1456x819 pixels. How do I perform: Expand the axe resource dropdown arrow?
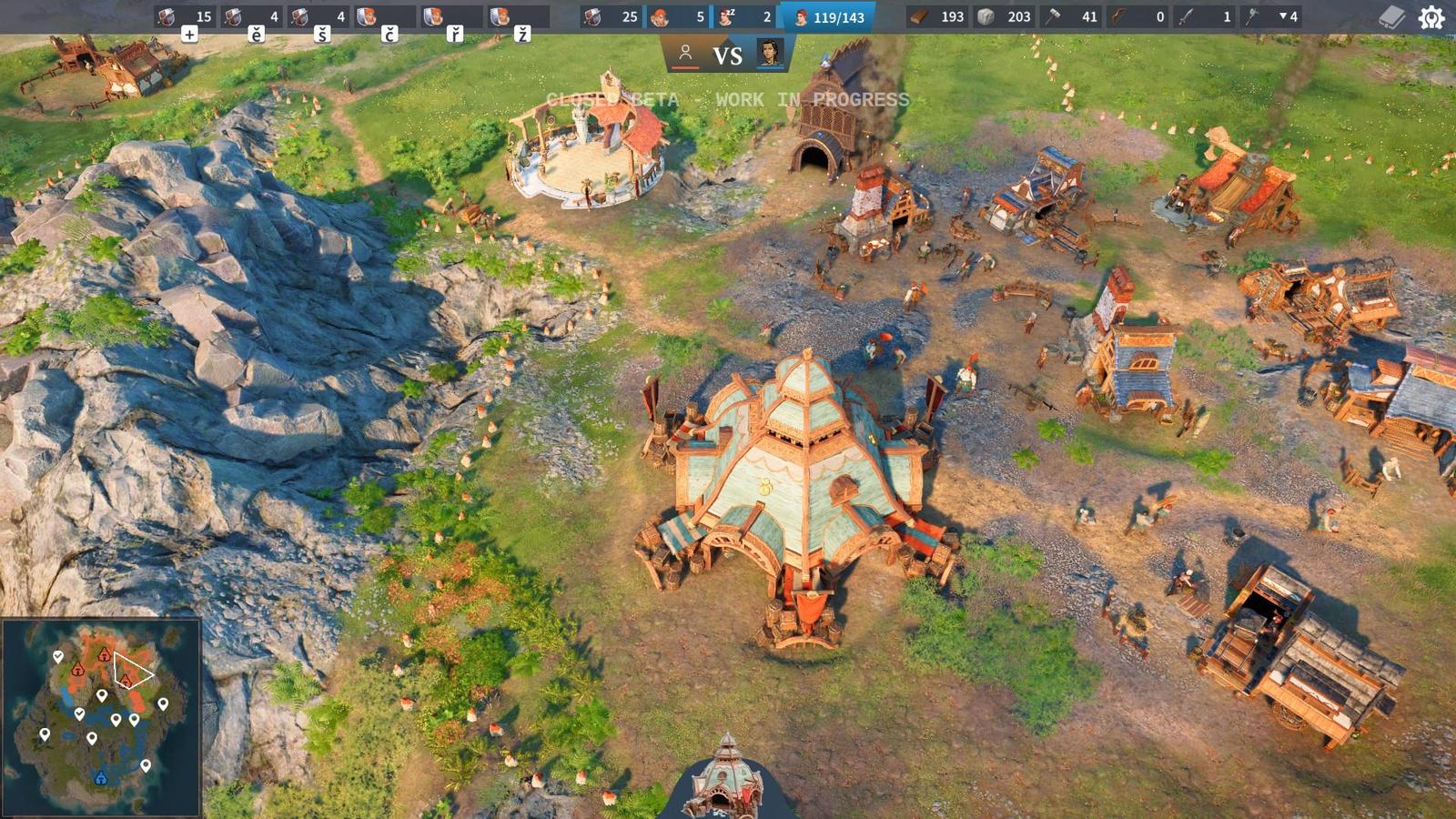tap(1282, 15)
